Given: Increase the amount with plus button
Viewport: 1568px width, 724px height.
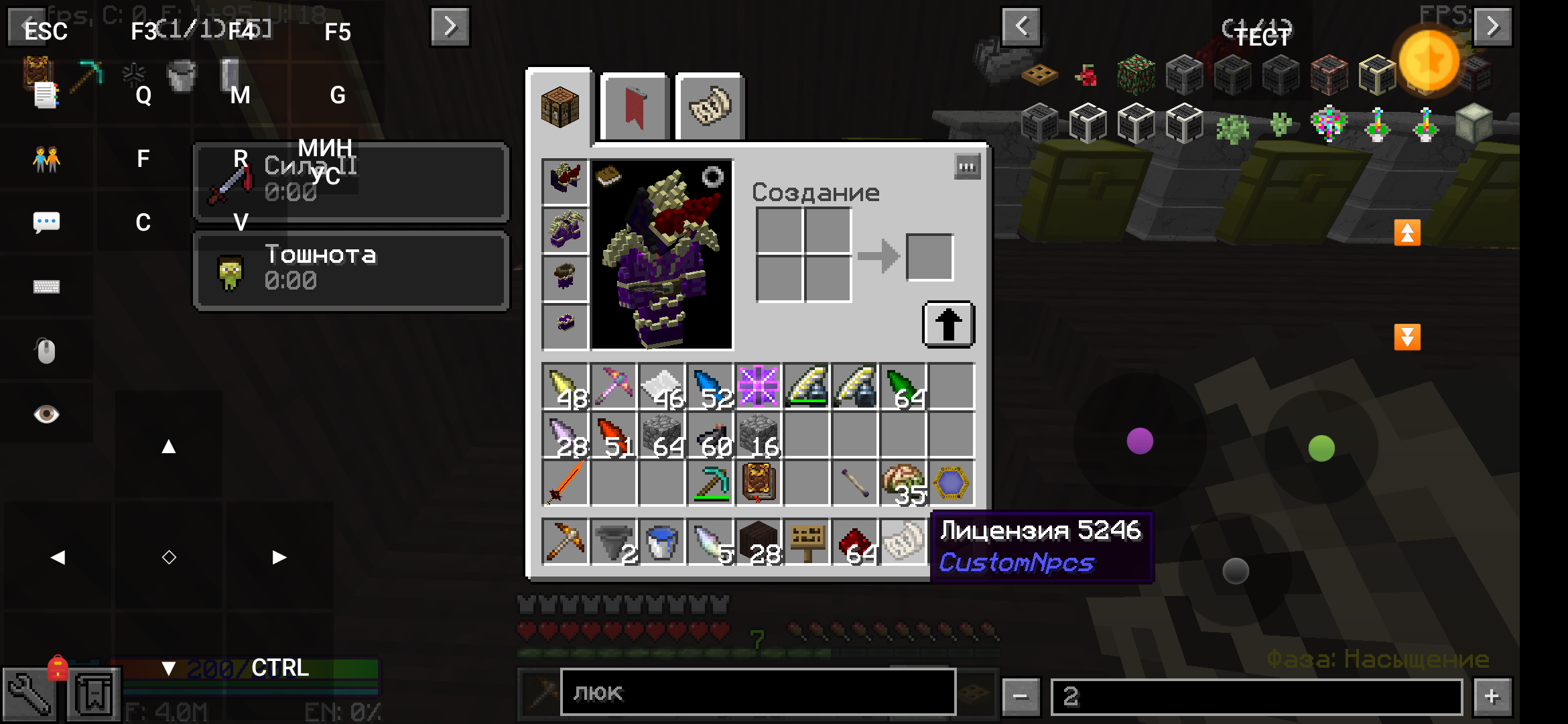Looking at the screenshot, I should pyautogui.click(x=1492, y=697).
